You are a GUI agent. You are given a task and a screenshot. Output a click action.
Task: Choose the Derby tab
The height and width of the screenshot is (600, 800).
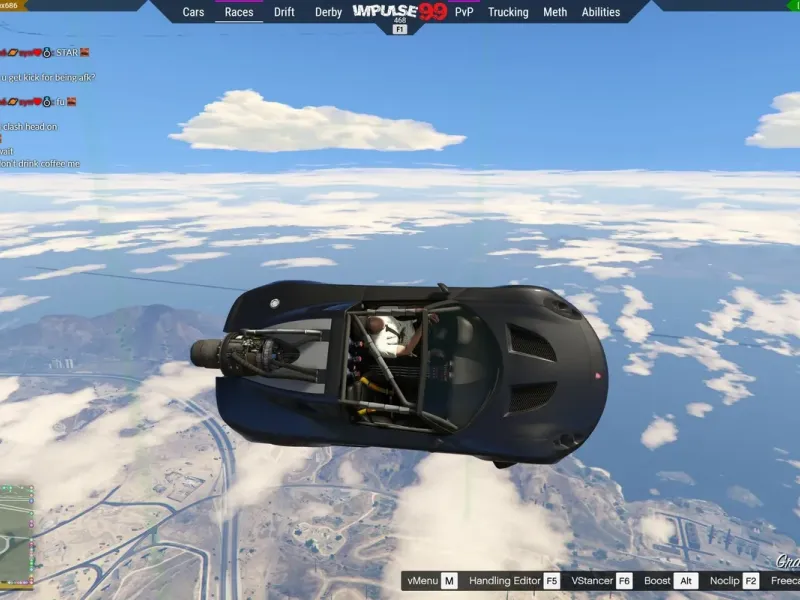pyautogui.click(x=328, y=12)
